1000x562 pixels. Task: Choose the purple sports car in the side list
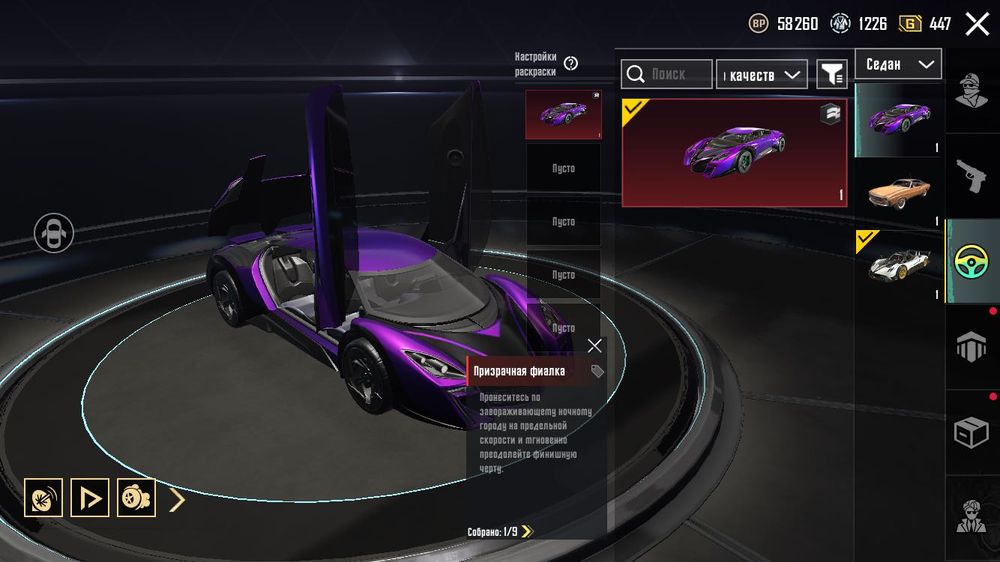899,119
